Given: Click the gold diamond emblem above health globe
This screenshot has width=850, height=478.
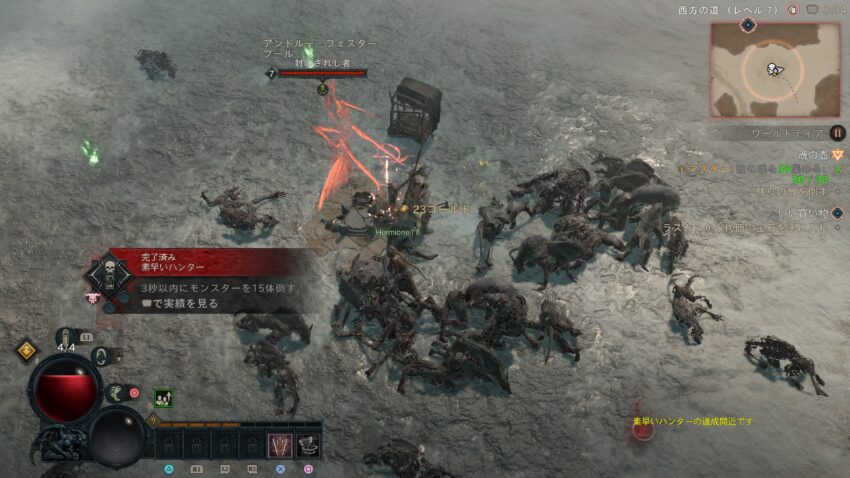Looking at the screenshot, I should (26, 350).
